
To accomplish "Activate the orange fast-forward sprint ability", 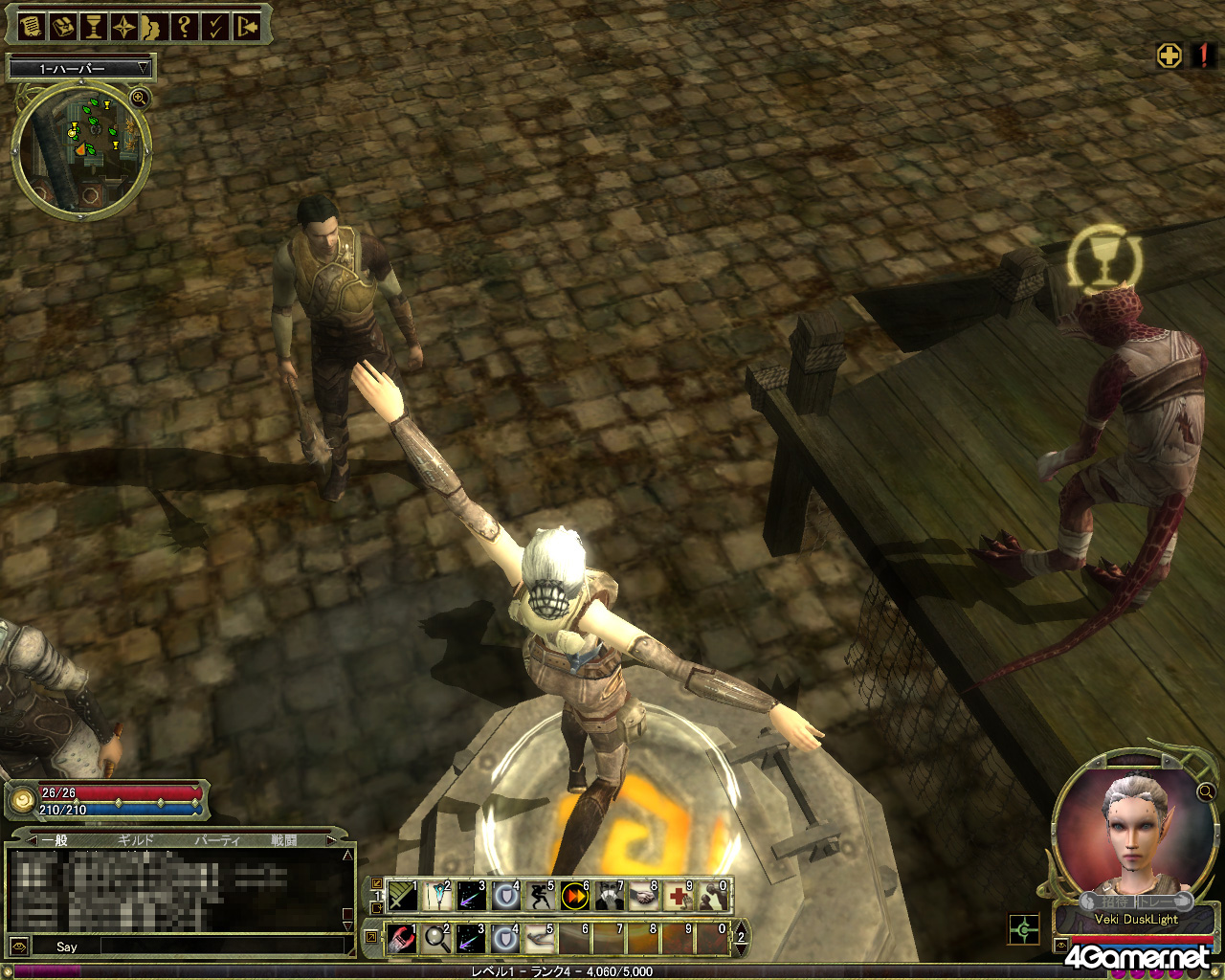I will (x=574, y=897).
